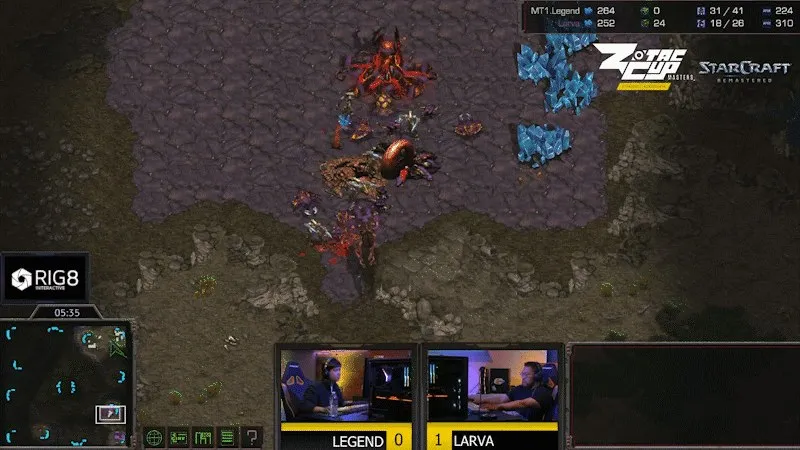Open the panel with two bars icon
Screen dimensions: 800x450
179,437
